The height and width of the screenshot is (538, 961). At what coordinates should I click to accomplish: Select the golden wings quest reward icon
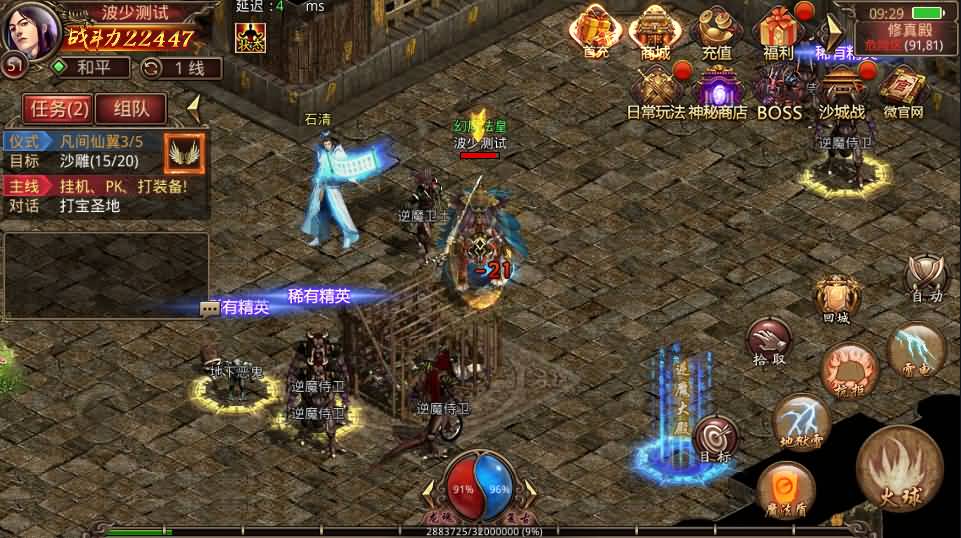pos(184,152)
